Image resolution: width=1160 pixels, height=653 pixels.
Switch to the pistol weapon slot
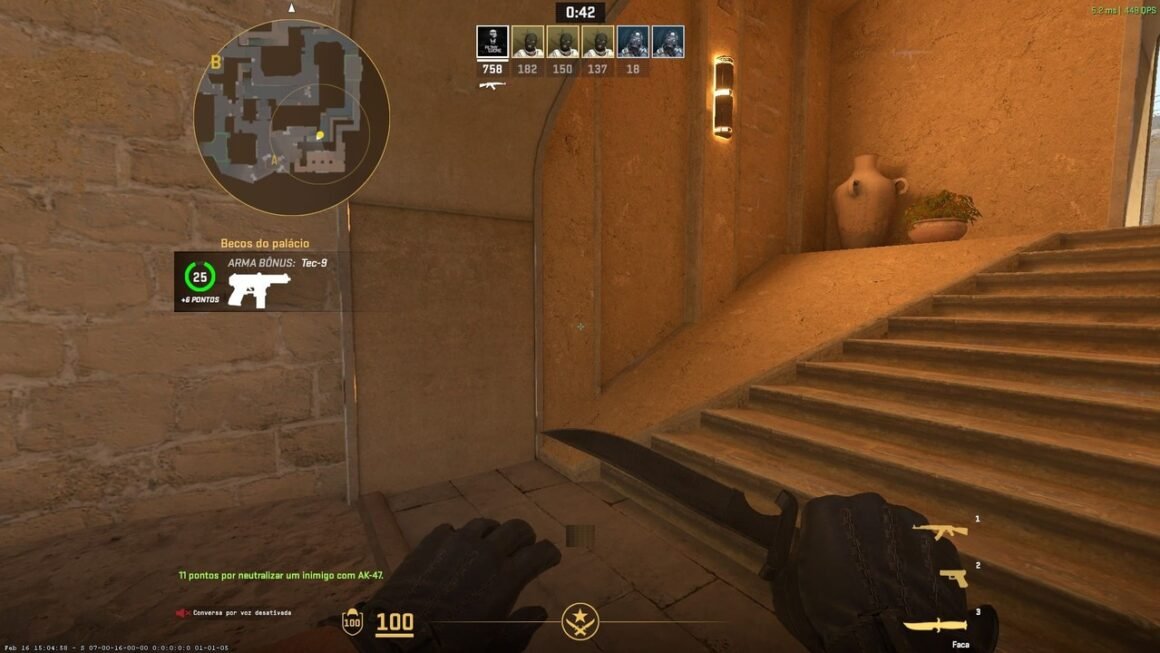click(x=953, y=577)
